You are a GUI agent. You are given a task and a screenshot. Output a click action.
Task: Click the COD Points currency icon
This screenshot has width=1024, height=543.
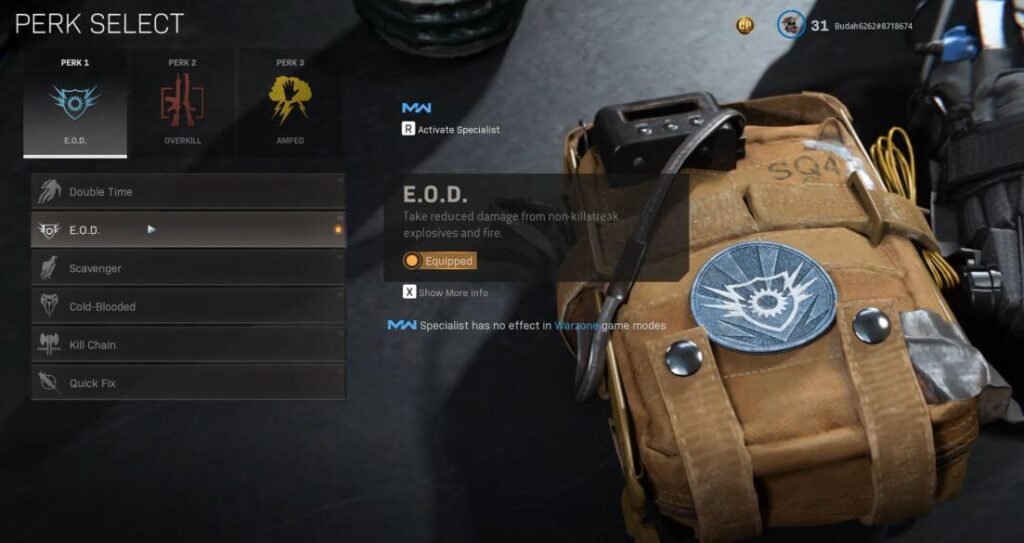point(745,25)
